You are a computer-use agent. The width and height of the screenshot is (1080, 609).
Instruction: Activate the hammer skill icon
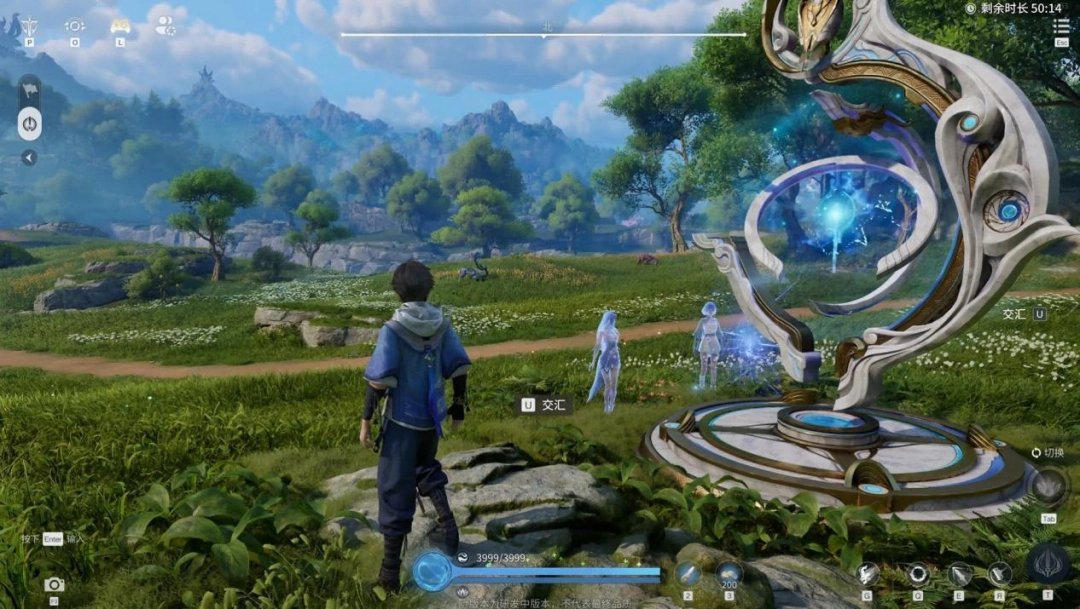click(x=999, y=573)
